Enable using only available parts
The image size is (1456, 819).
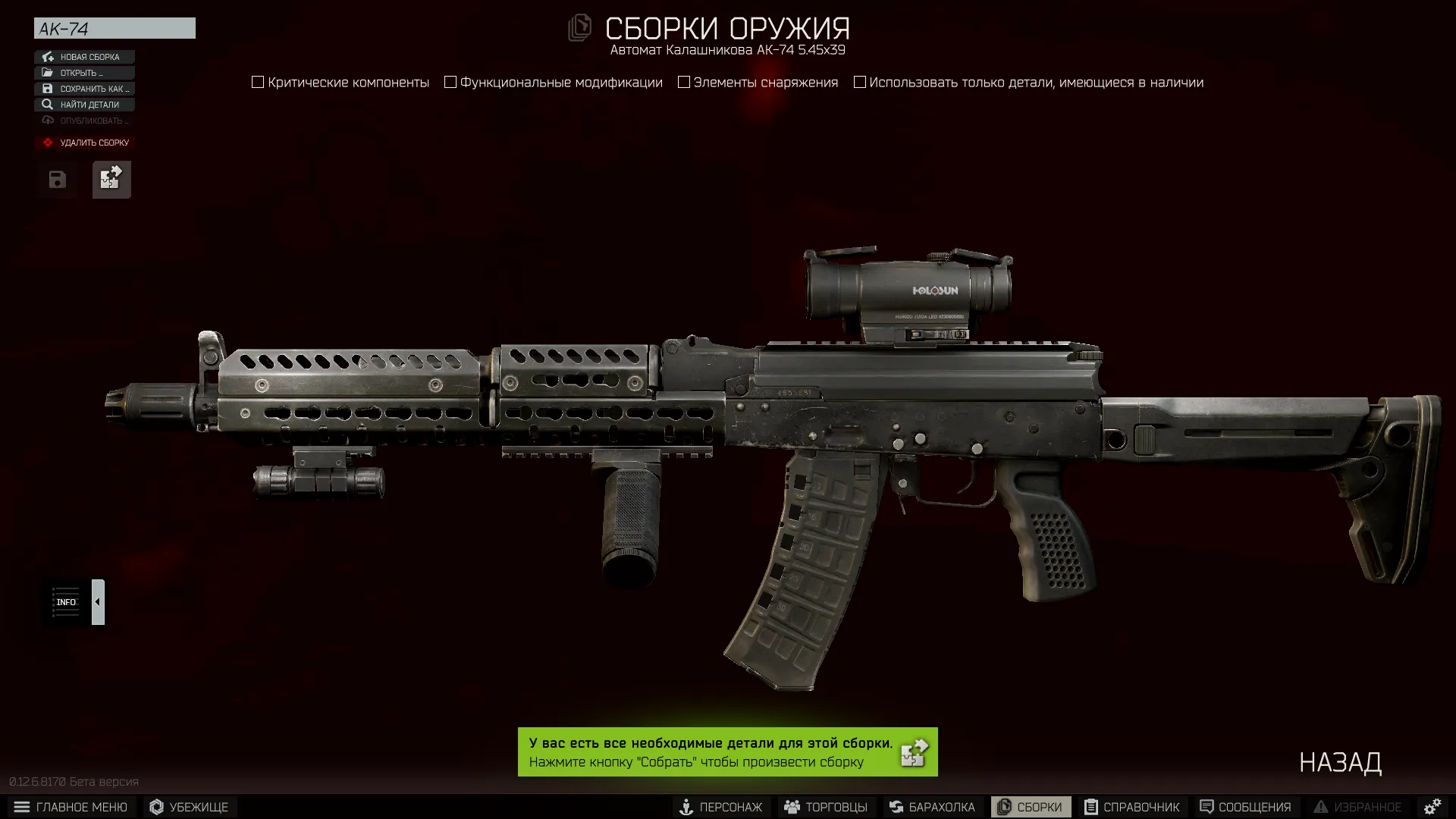[x=859, y=82]
